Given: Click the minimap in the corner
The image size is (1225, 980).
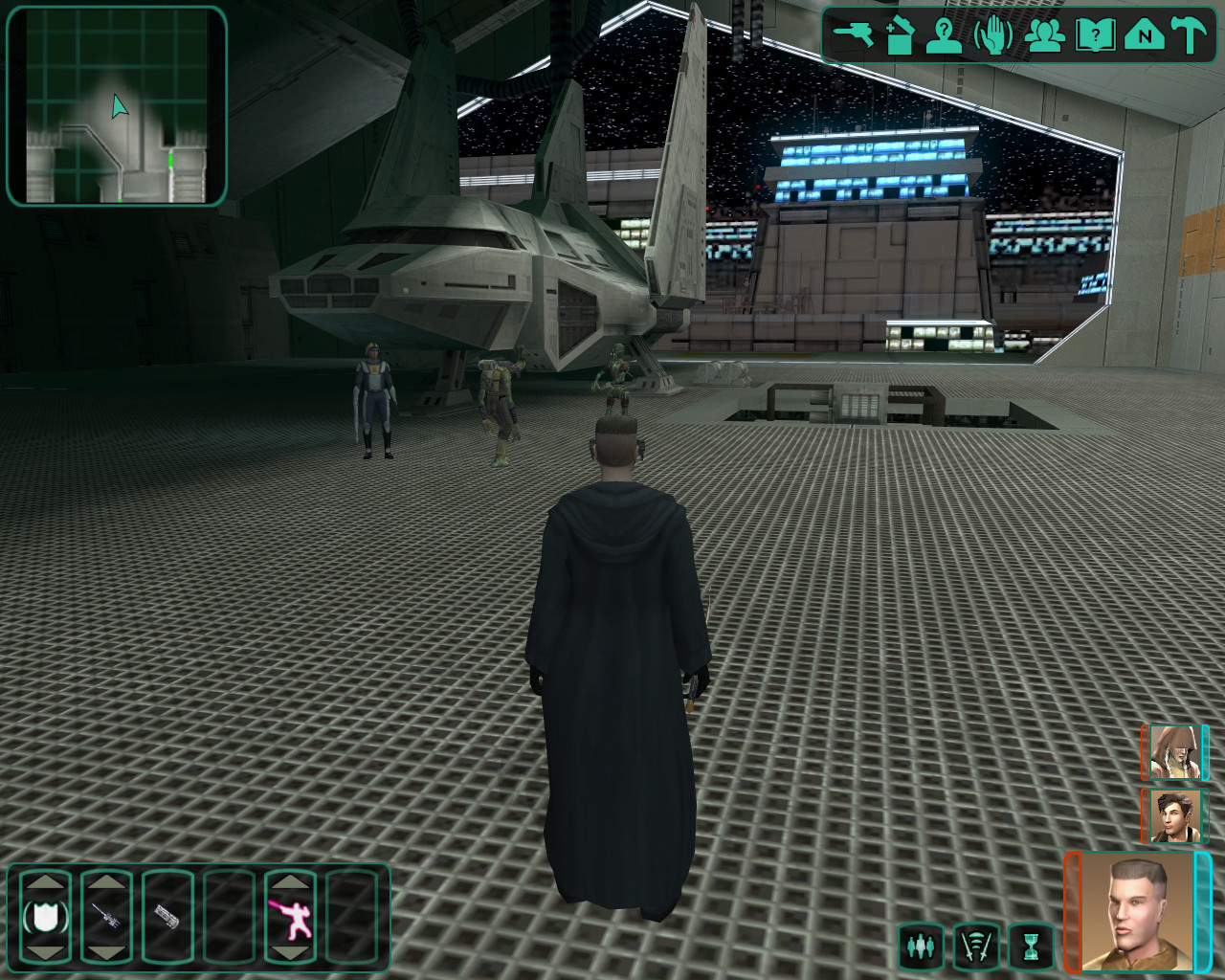Looking at the screenshot, I should 117,106.
